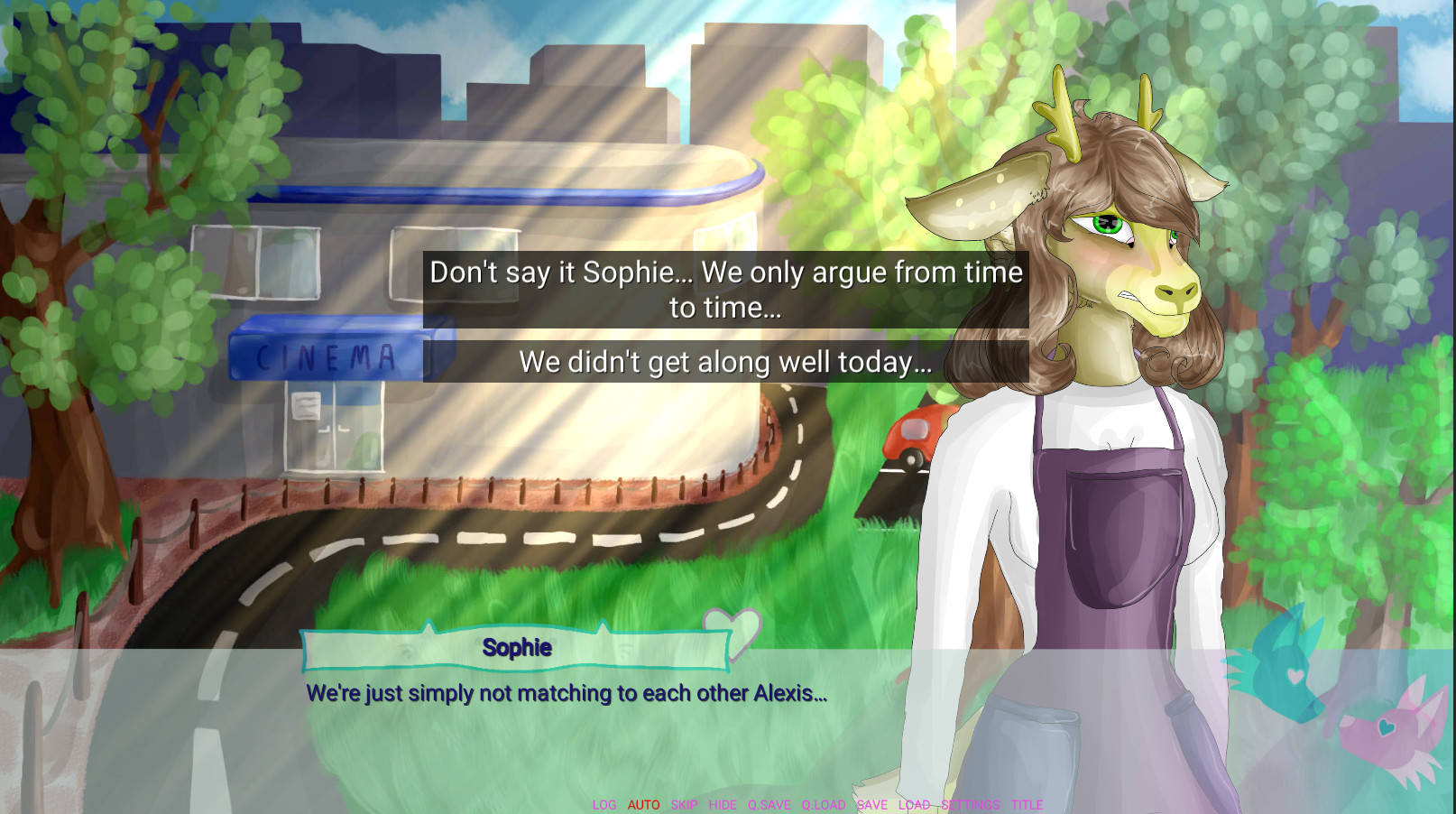Return to the TITLE screen
This screenshot has height=814, width=1456.
pos(1028,804)
